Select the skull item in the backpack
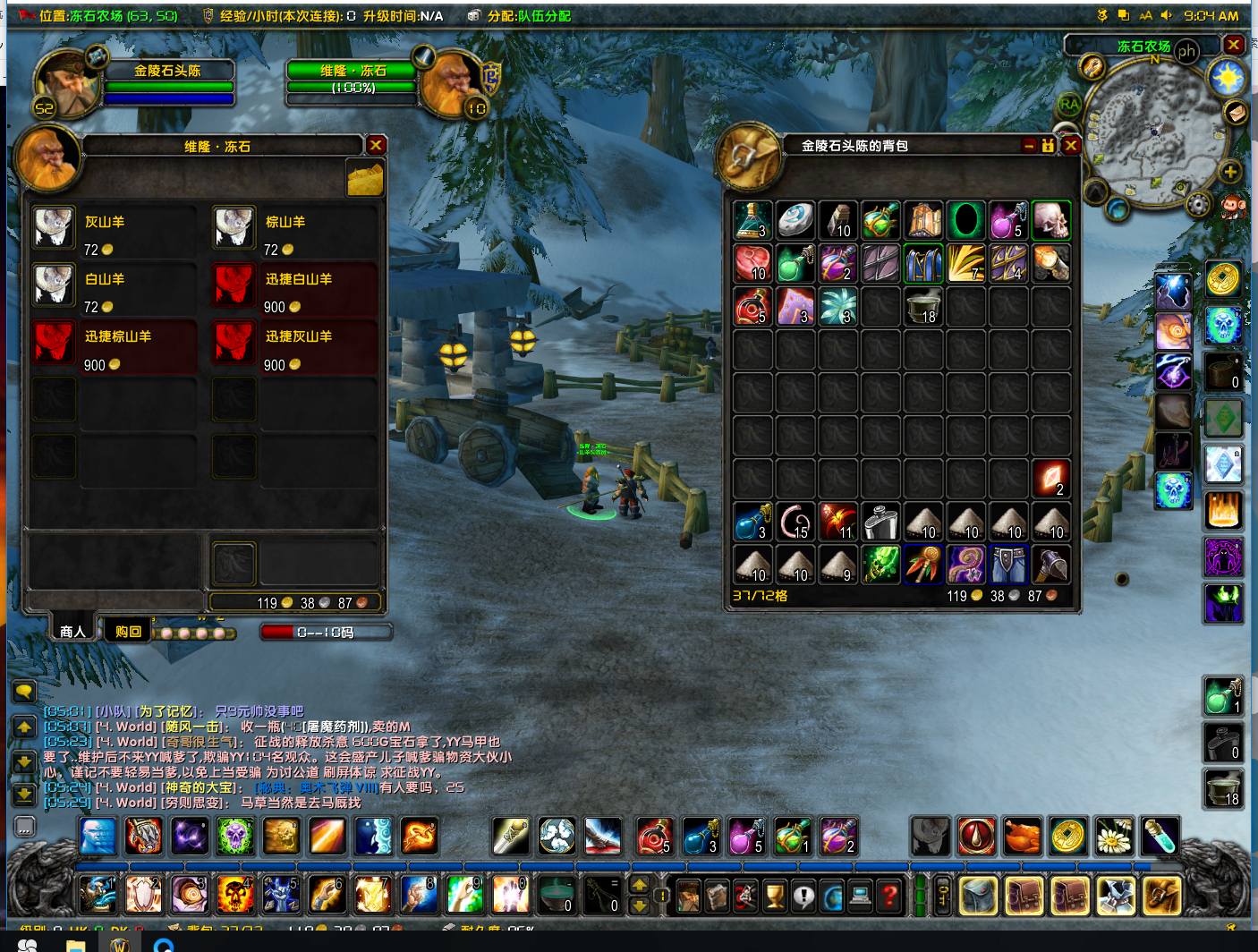Image resolution: width=1258 pixels, height=952 pixels. (x=1051, y=220)
